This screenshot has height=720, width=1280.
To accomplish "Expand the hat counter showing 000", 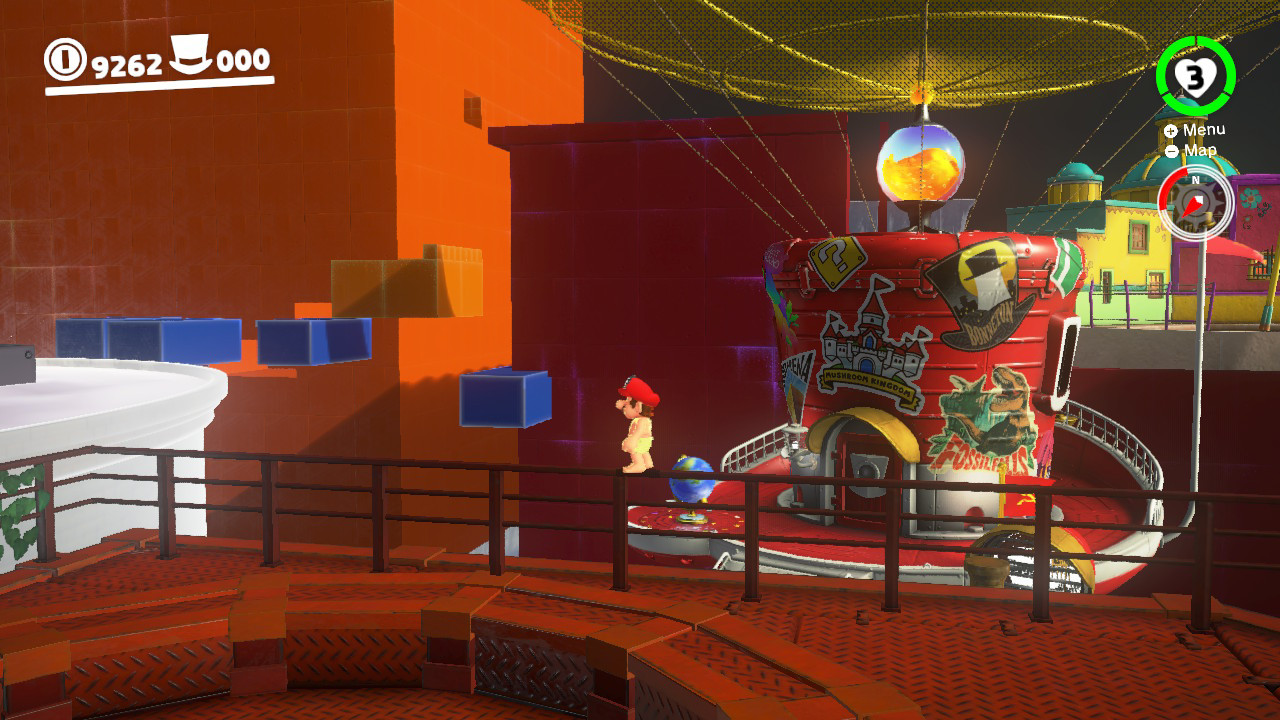I will pos(243,62).
